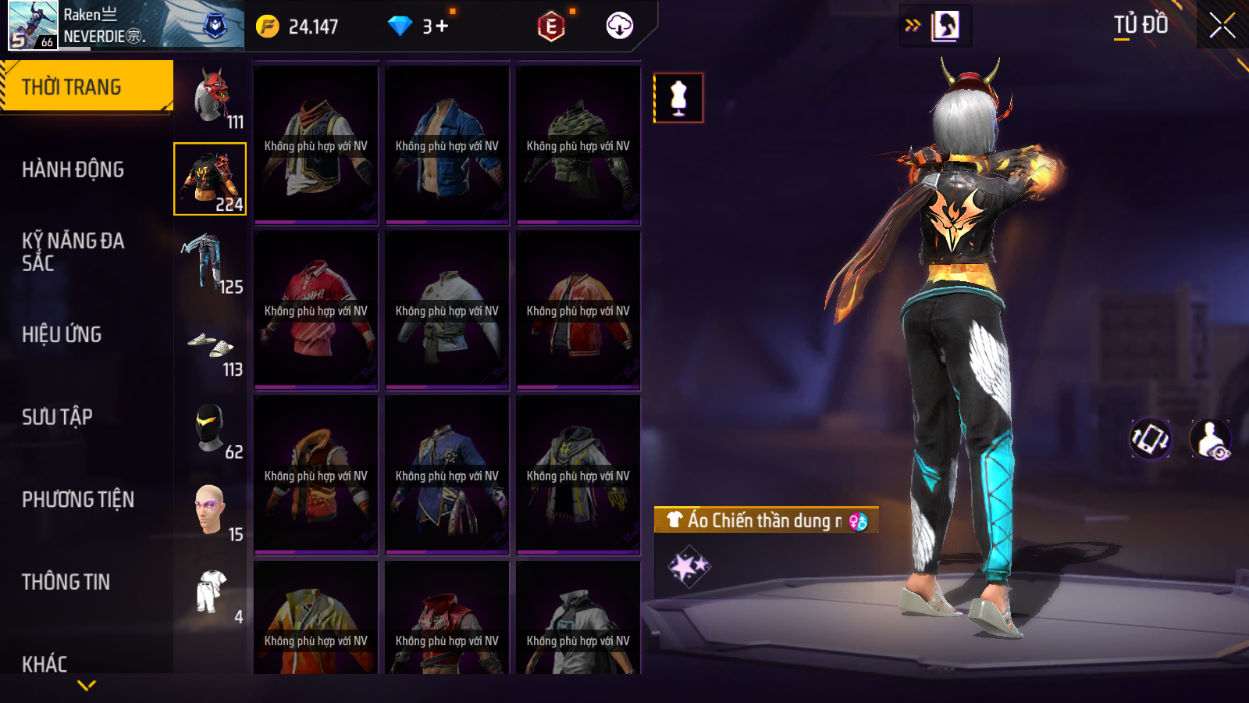
Task: Open the Phương Tiện category
Action: [78, 500]
